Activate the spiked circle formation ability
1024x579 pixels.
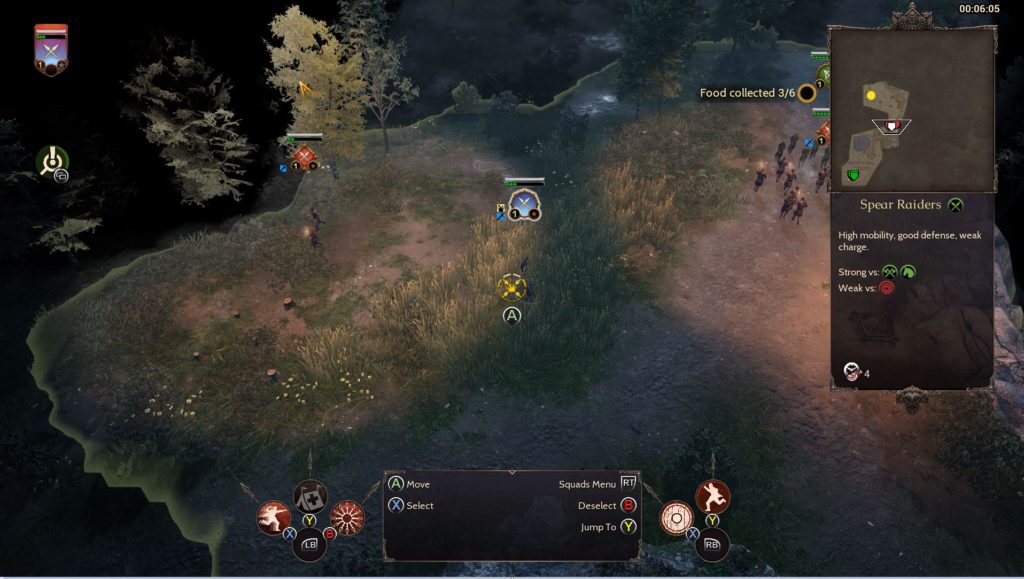click(346, 517)
